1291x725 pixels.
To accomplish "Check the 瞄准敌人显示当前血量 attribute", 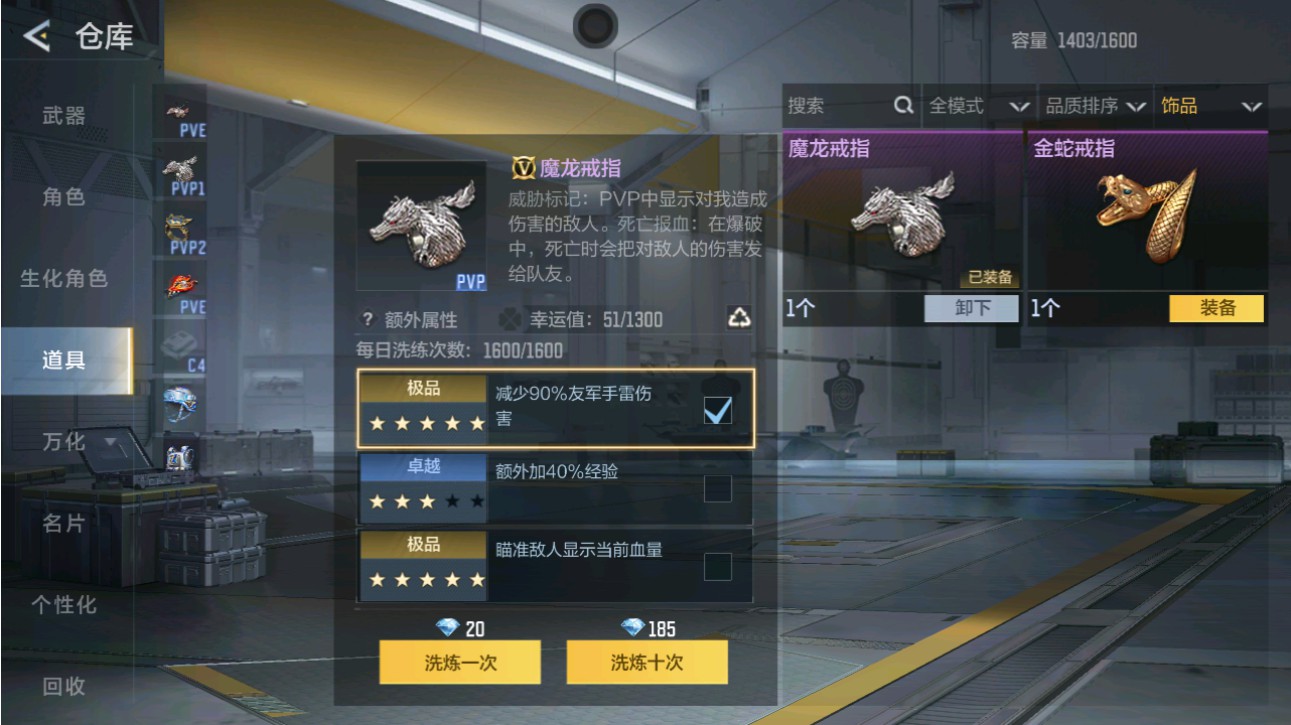I will [x=717, y=567].
